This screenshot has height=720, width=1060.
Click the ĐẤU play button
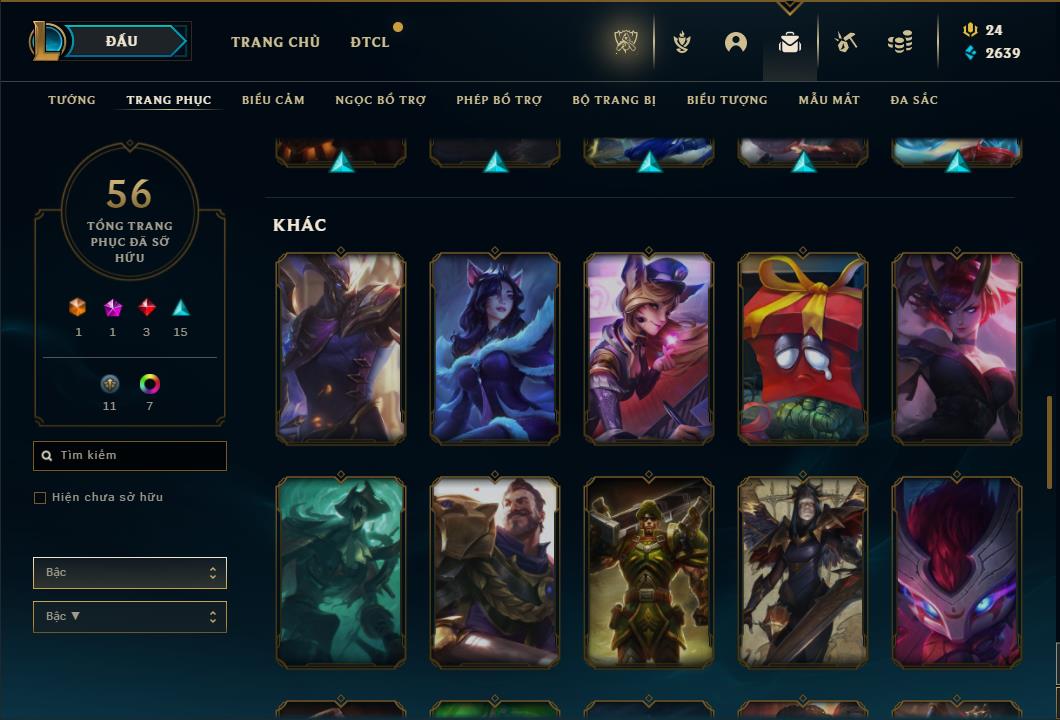122,41
